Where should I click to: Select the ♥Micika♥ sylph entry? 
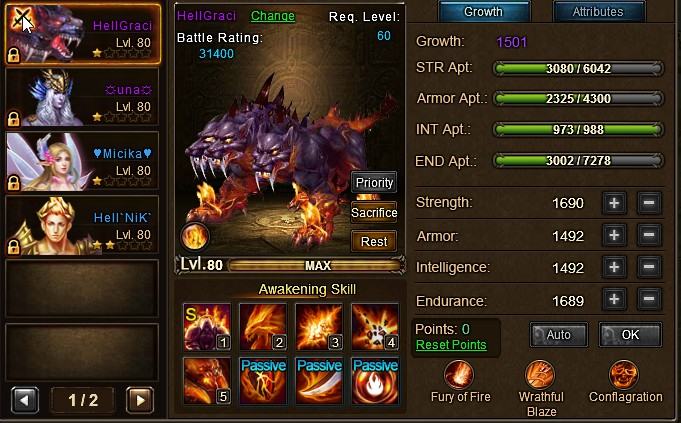click(82, 162)
